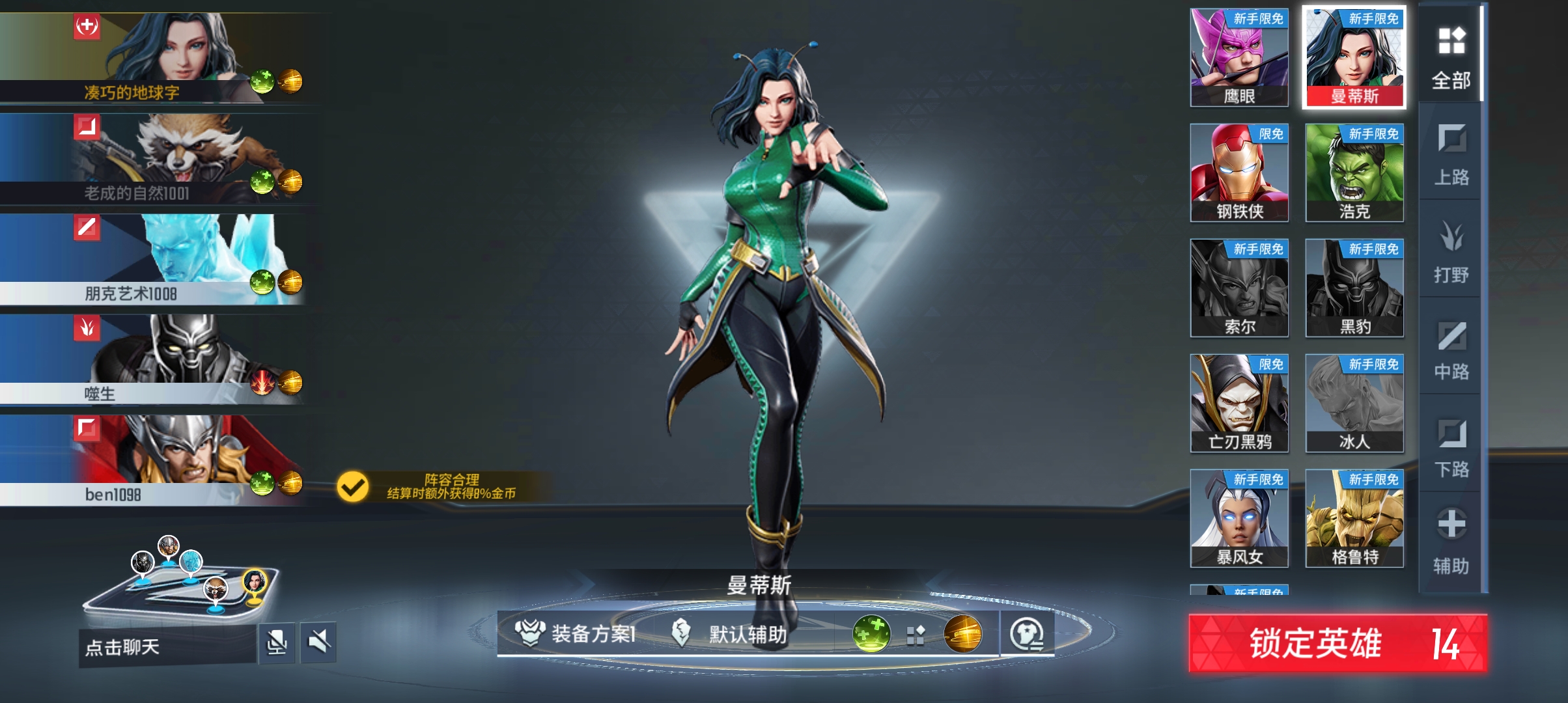Image resolution: width=1568 pixels, height=703 pixels.
Task: Show 辅助 support heroes
Action: [1451, 542]
